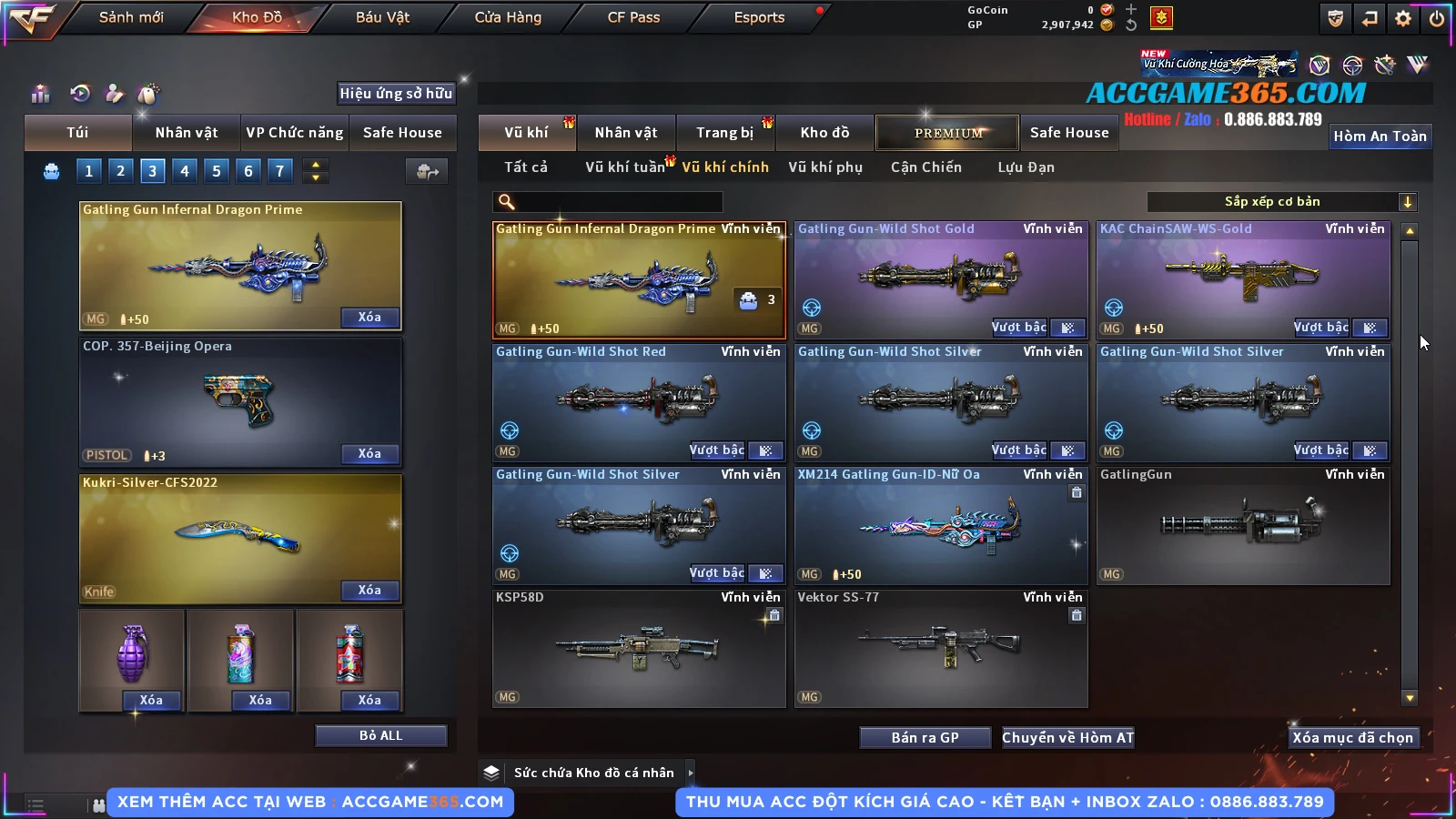Filter by Vũ khí phụ weapons
Viewport: 1456px width, 819px height.
824,167
